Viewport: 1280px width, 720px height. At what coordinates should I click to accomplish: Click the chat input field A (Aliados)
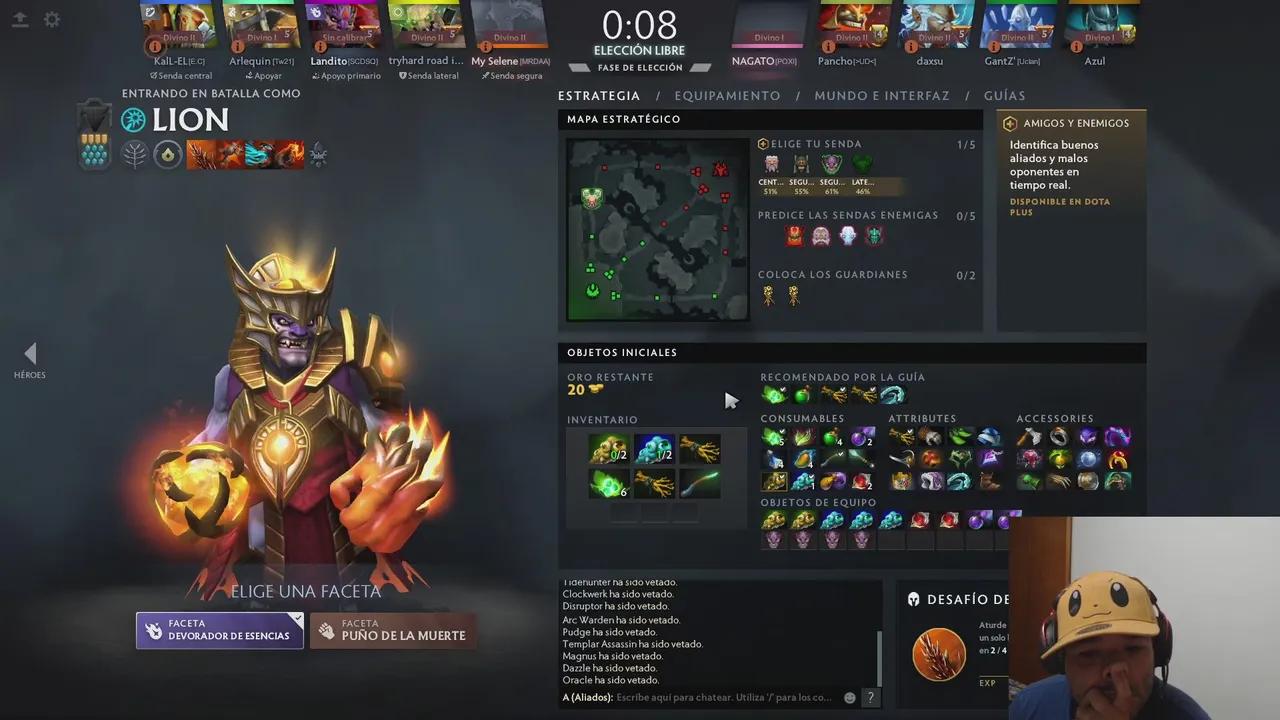(700, 697)
